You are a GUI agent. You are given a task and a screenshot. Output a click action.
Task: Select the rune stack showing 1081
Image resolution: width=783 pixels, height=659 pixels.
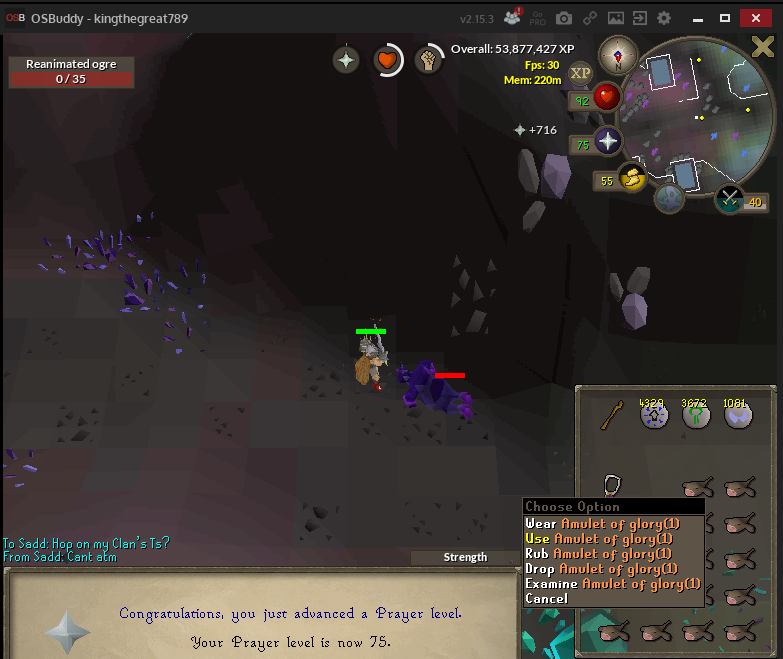coord(739,416)
